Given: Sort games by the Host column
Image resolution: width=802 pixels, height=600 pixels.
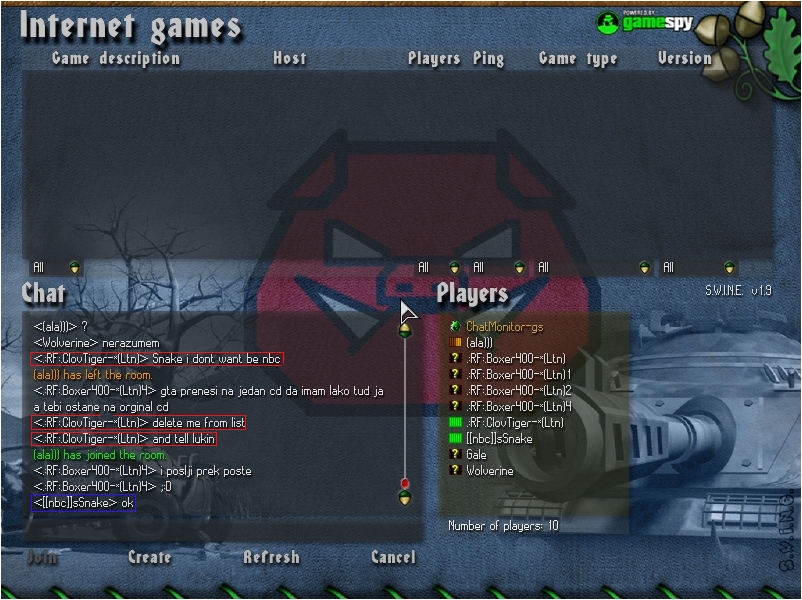Looking at the screenshot, I should [x=289, y=58].
